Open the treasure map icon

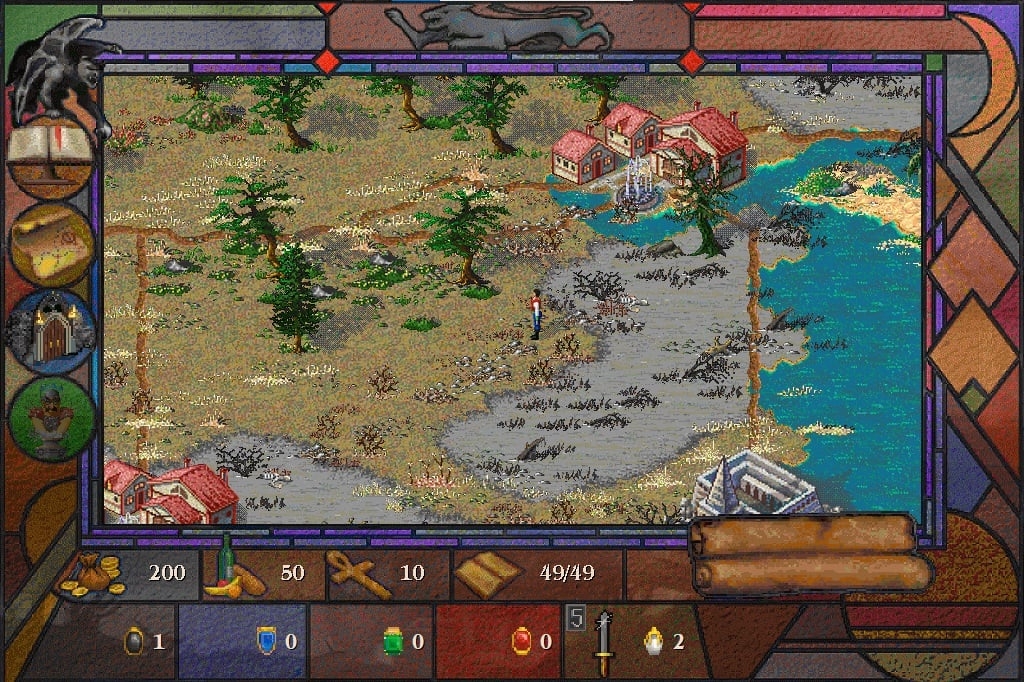[51, 243]
